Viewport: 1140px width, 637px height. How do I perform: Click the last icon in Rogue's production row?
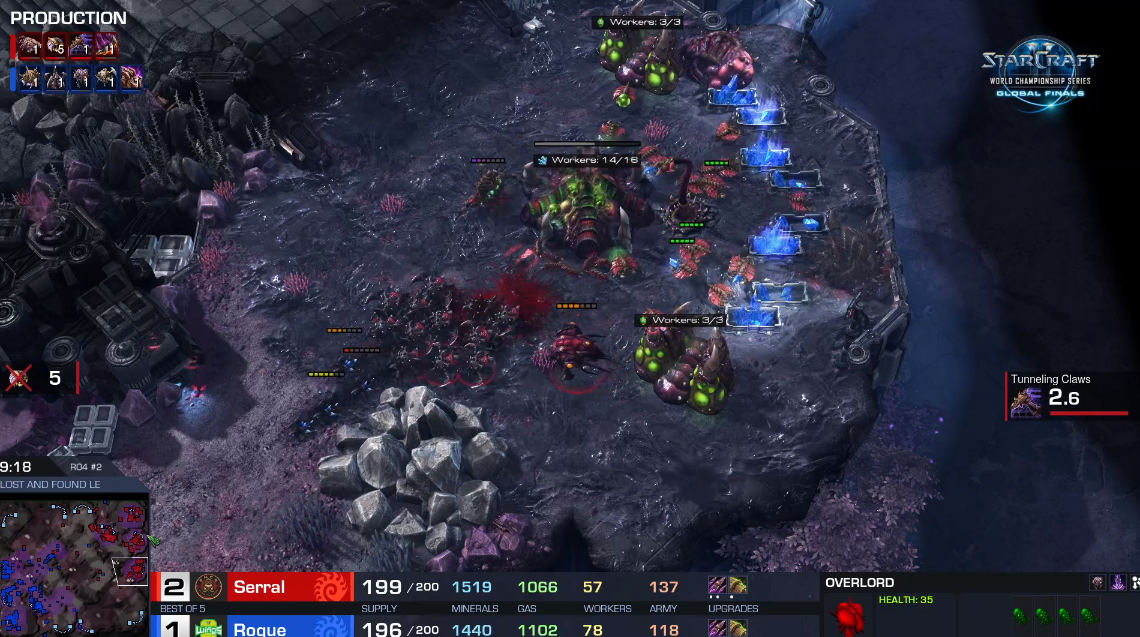click(x=132, y=78)
